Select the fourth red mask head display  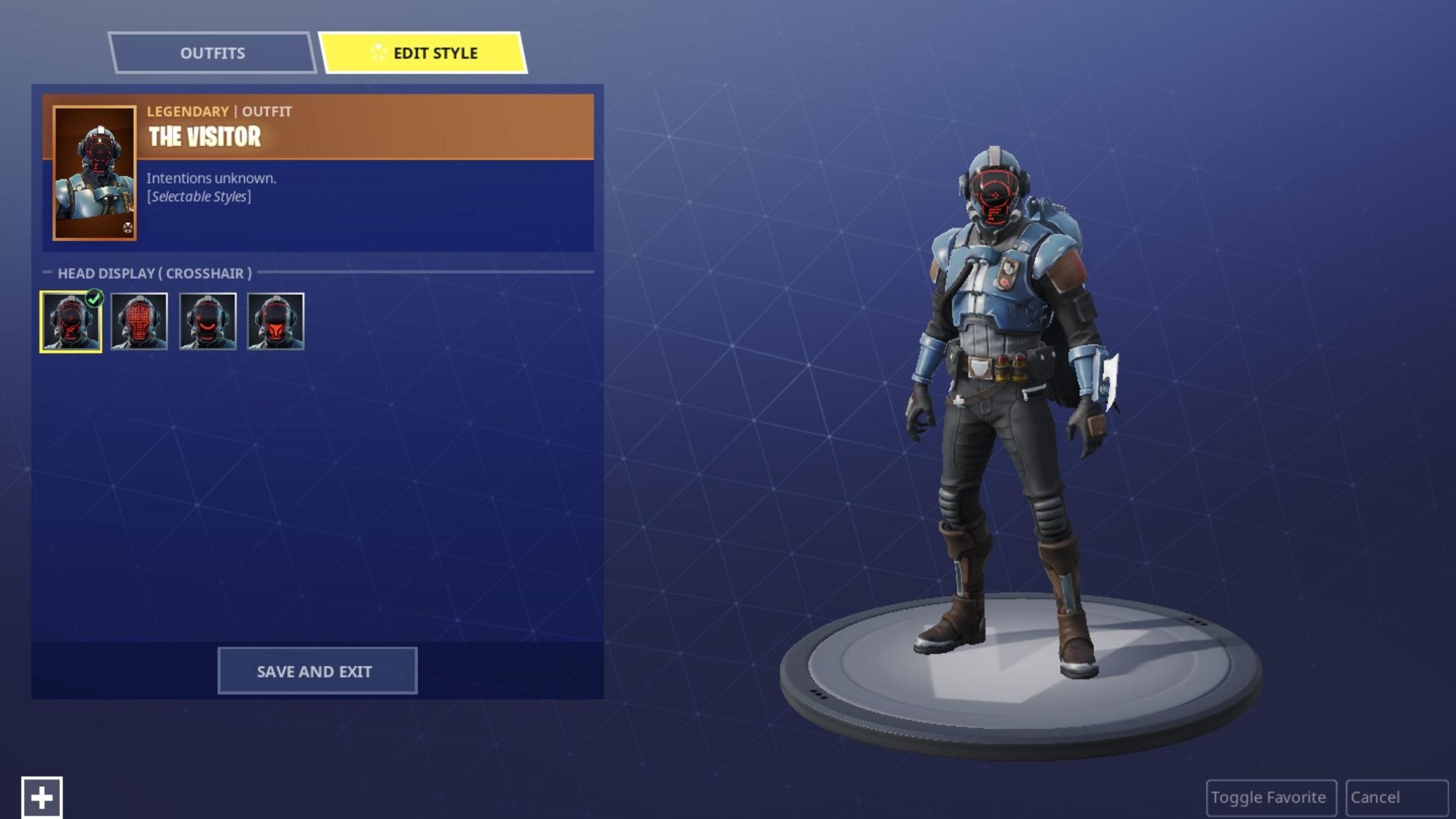click(x=276, y=322)
